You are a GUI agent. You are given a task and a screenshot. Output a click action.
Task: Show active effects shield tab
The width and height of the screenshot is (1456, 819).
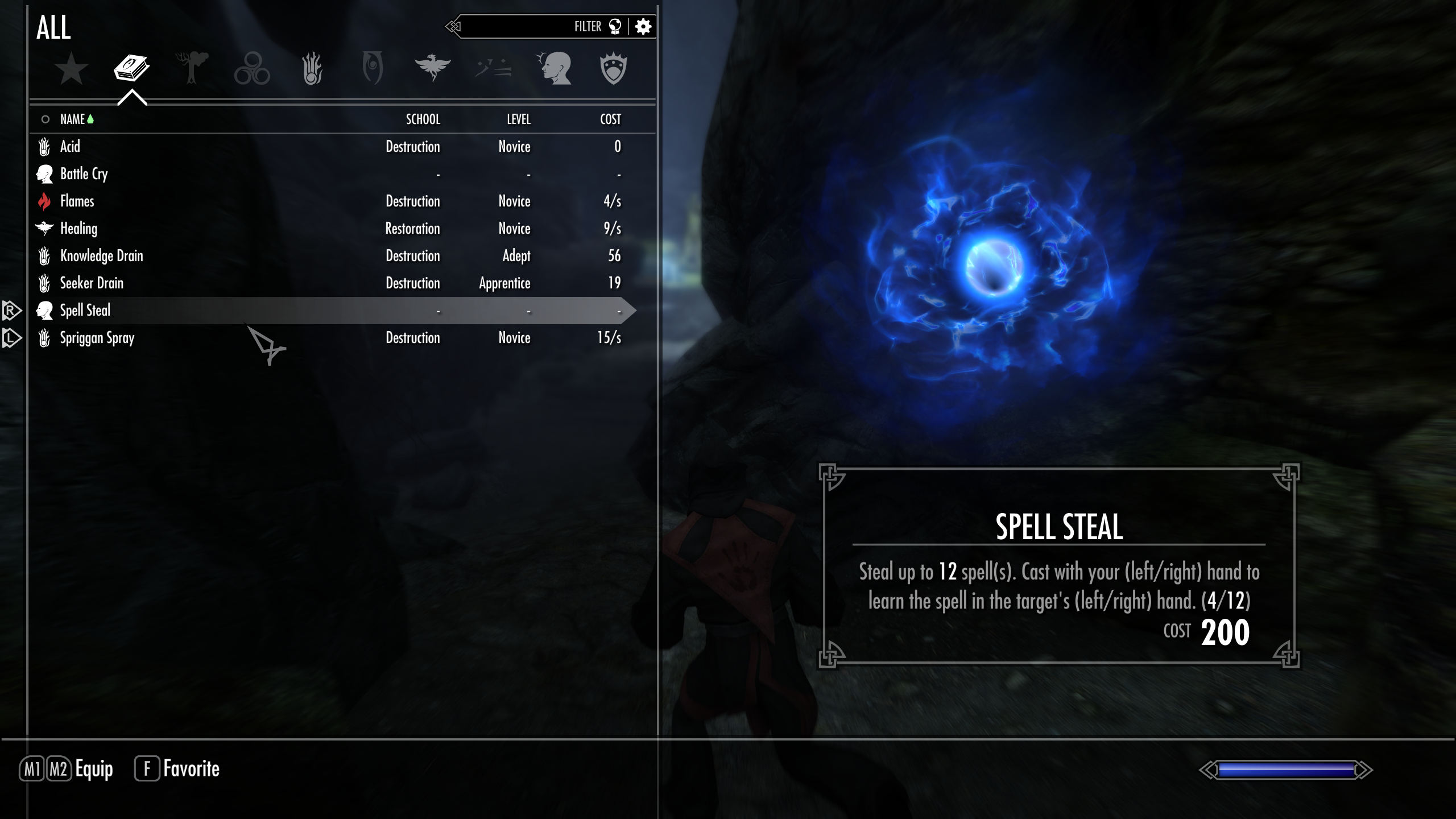(613, 69)
